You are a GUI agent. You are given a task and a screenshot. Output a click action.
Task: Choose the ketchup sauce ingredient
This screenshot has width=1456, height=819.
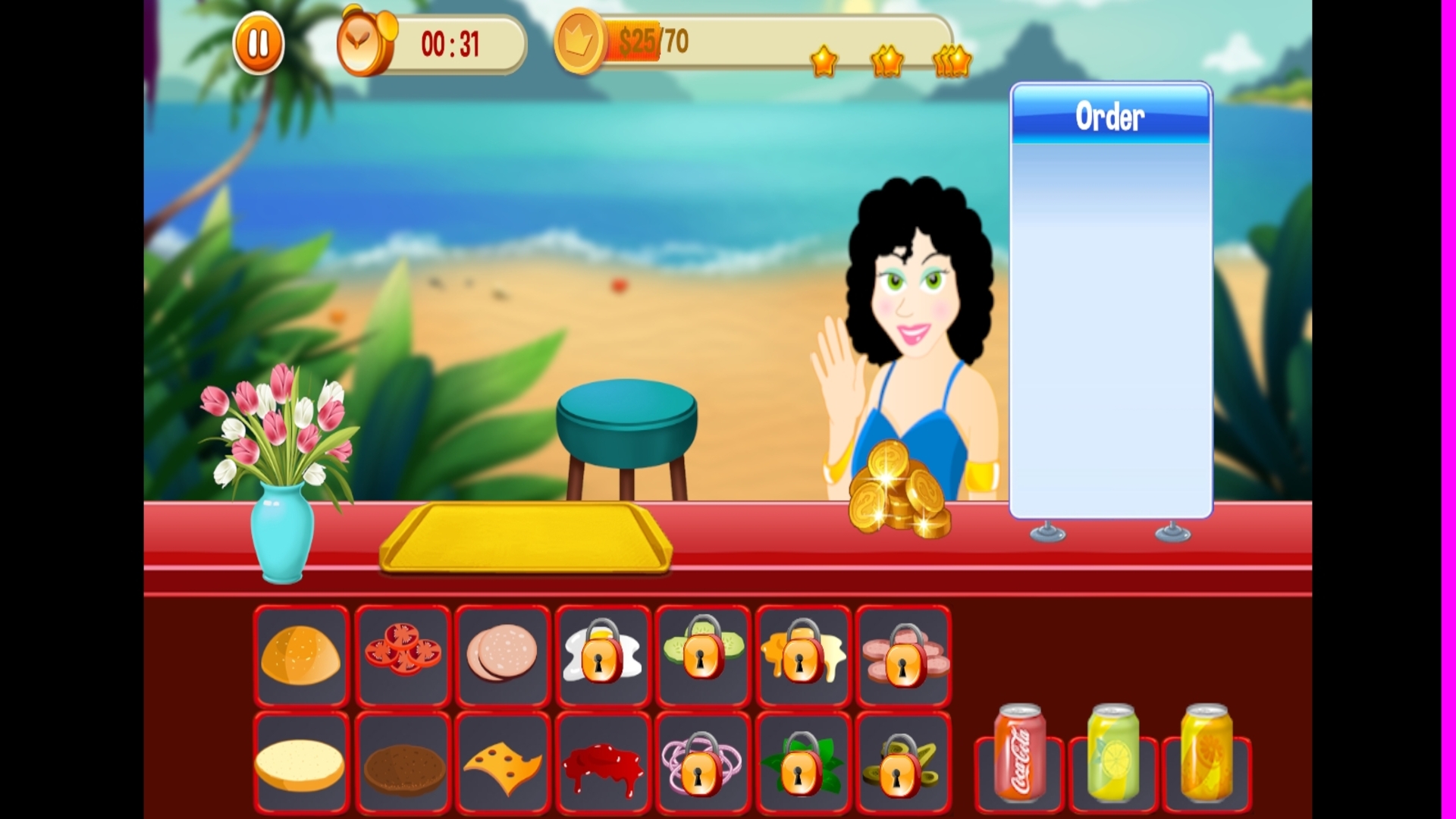[602, 761]
